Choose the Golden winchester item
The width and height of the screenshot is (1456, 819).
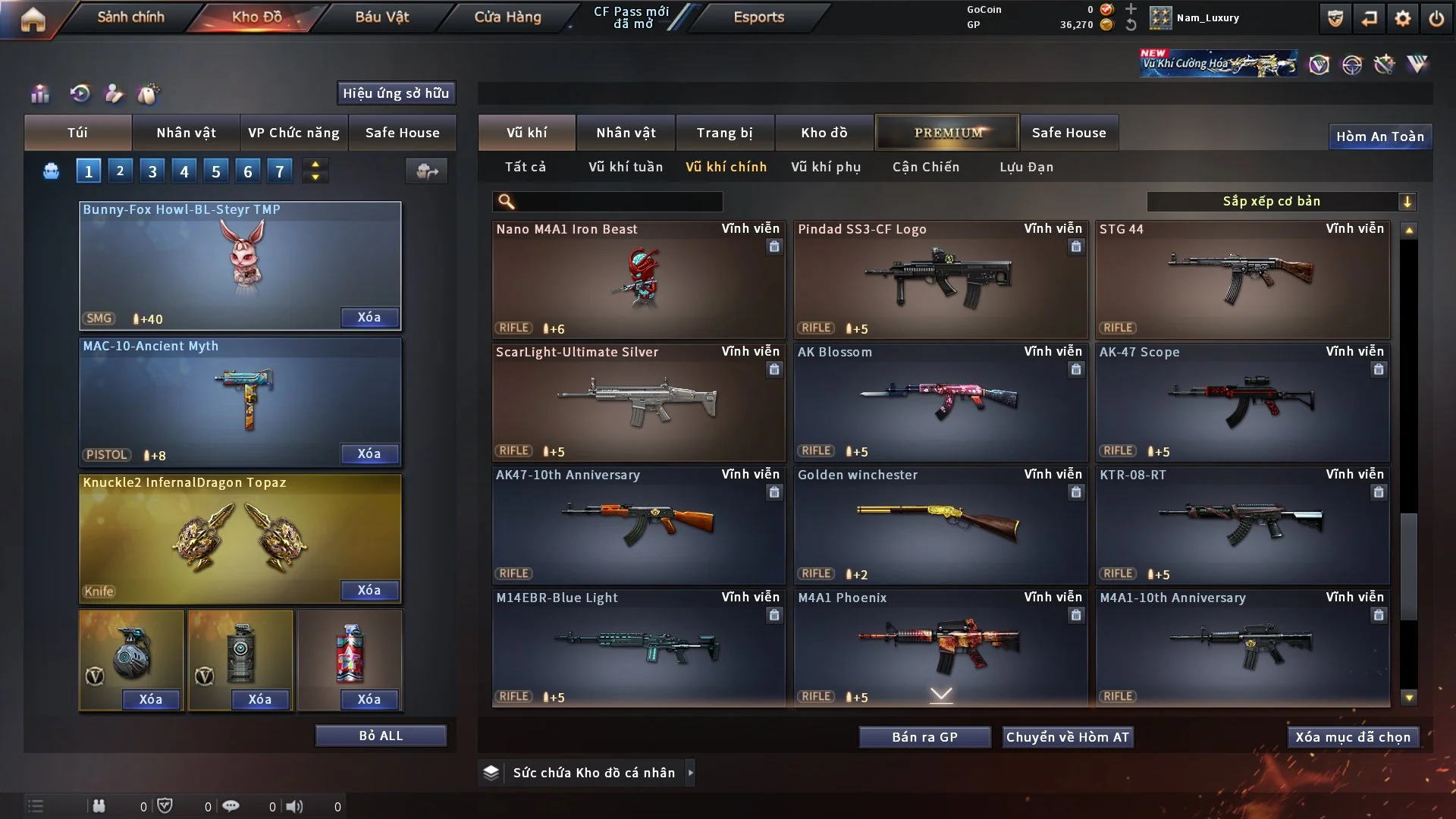[x=940, y=526]
